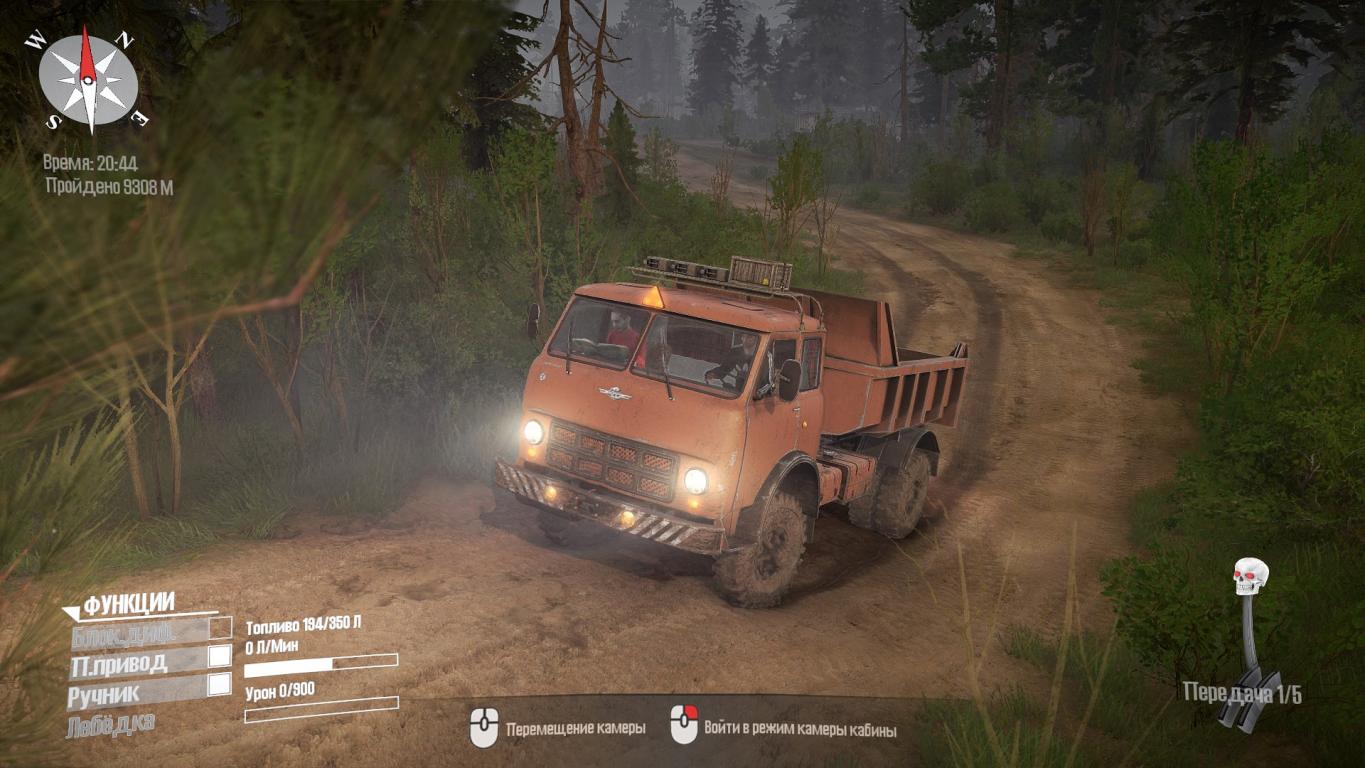This screenshot has width=1365, height=768.
Task: Activate the Лебёдка winch function
Action: pos(111,724)
